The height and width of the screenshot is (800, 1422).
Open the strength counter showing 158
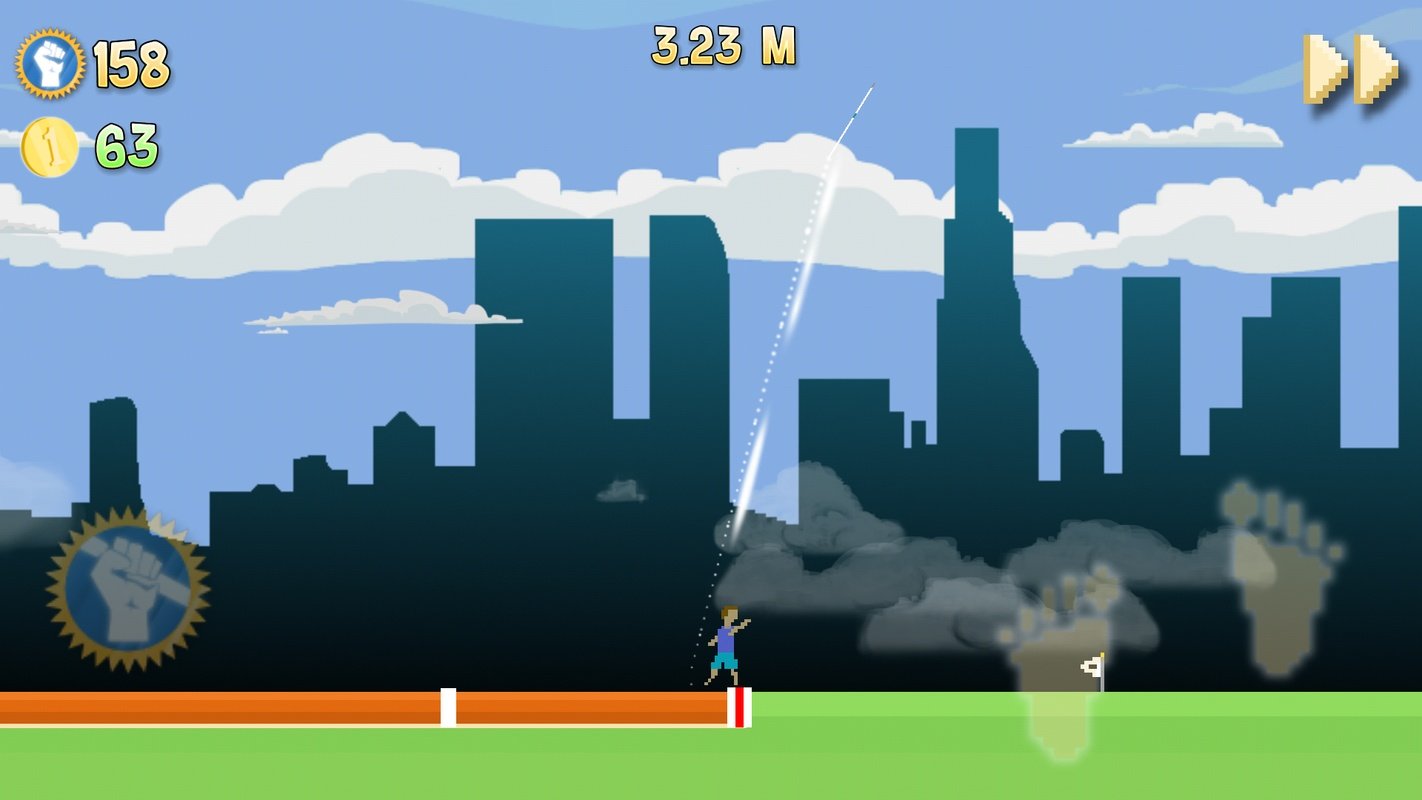[132, 63]
